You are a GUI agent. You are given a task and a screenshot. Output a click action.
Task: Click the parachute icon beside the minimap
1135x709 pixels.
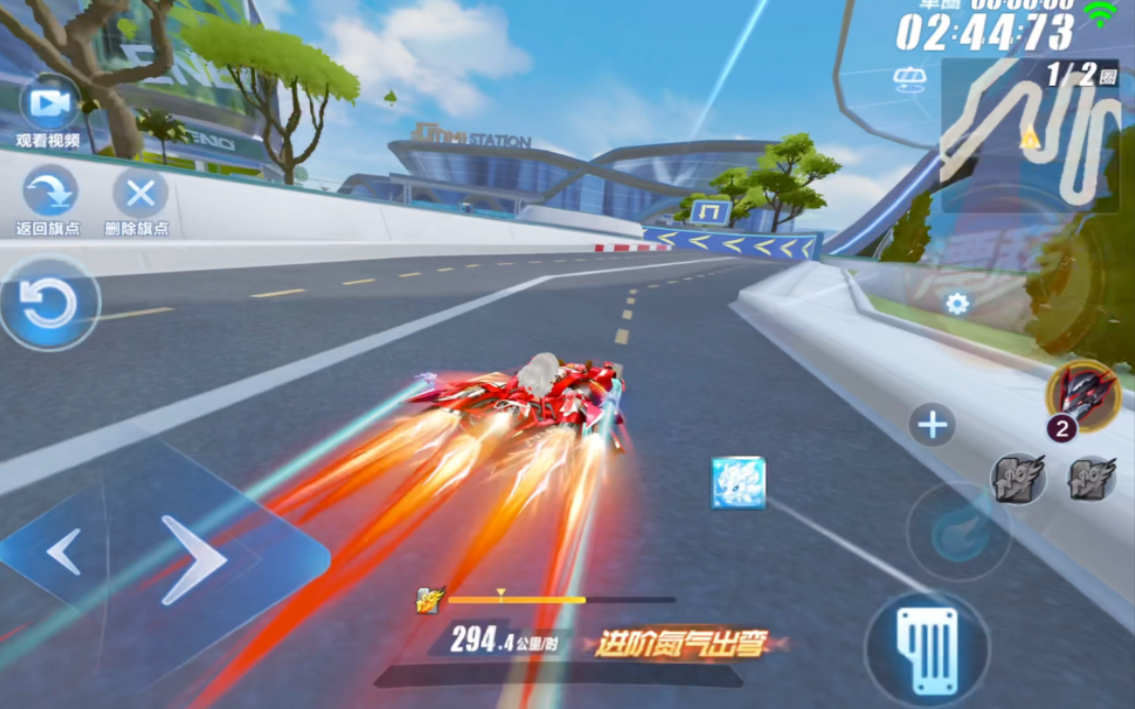coord(910,79)
